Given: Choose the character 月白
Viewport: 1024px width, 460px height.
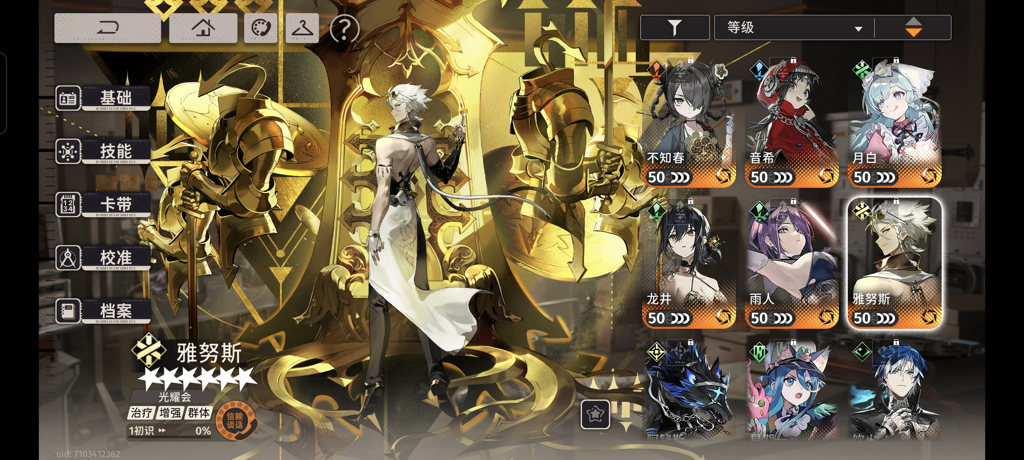Looking at the screenshot, I should [894, 124].
